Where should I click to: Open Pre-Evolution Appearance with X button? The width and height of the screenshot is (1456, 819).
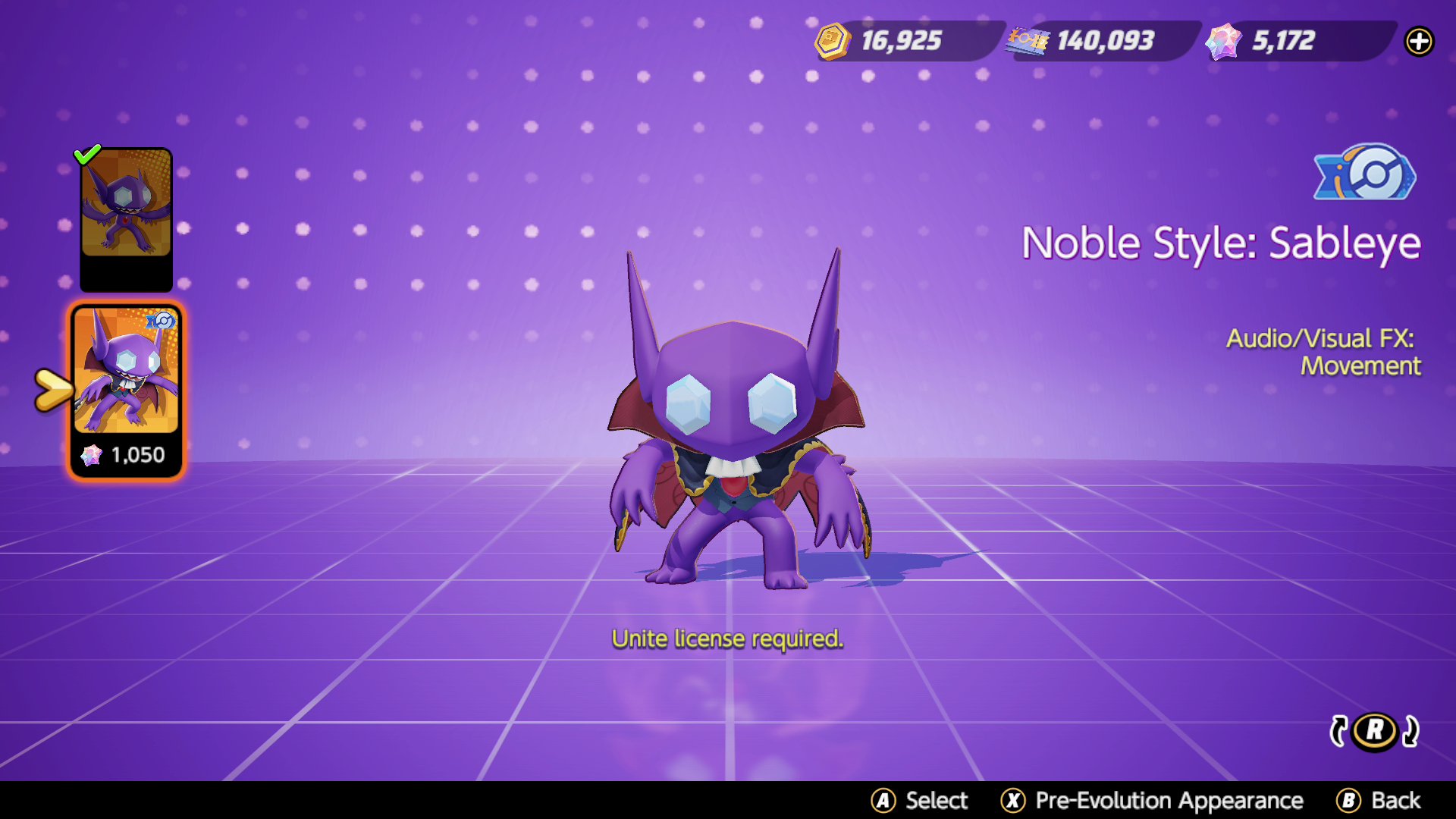point(1012,800)
